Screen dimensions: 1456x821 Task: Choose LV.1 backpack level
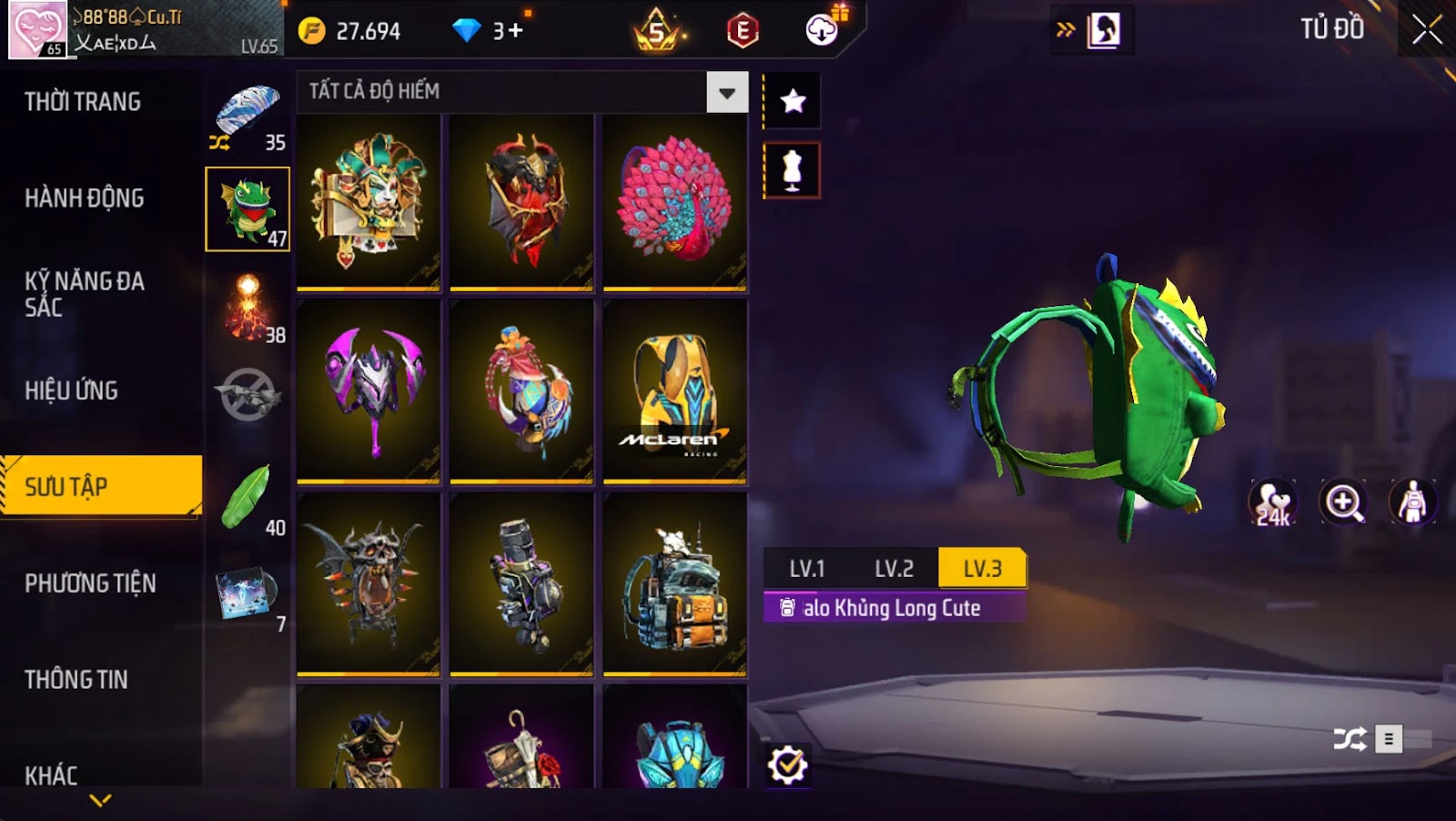[806, 569]
